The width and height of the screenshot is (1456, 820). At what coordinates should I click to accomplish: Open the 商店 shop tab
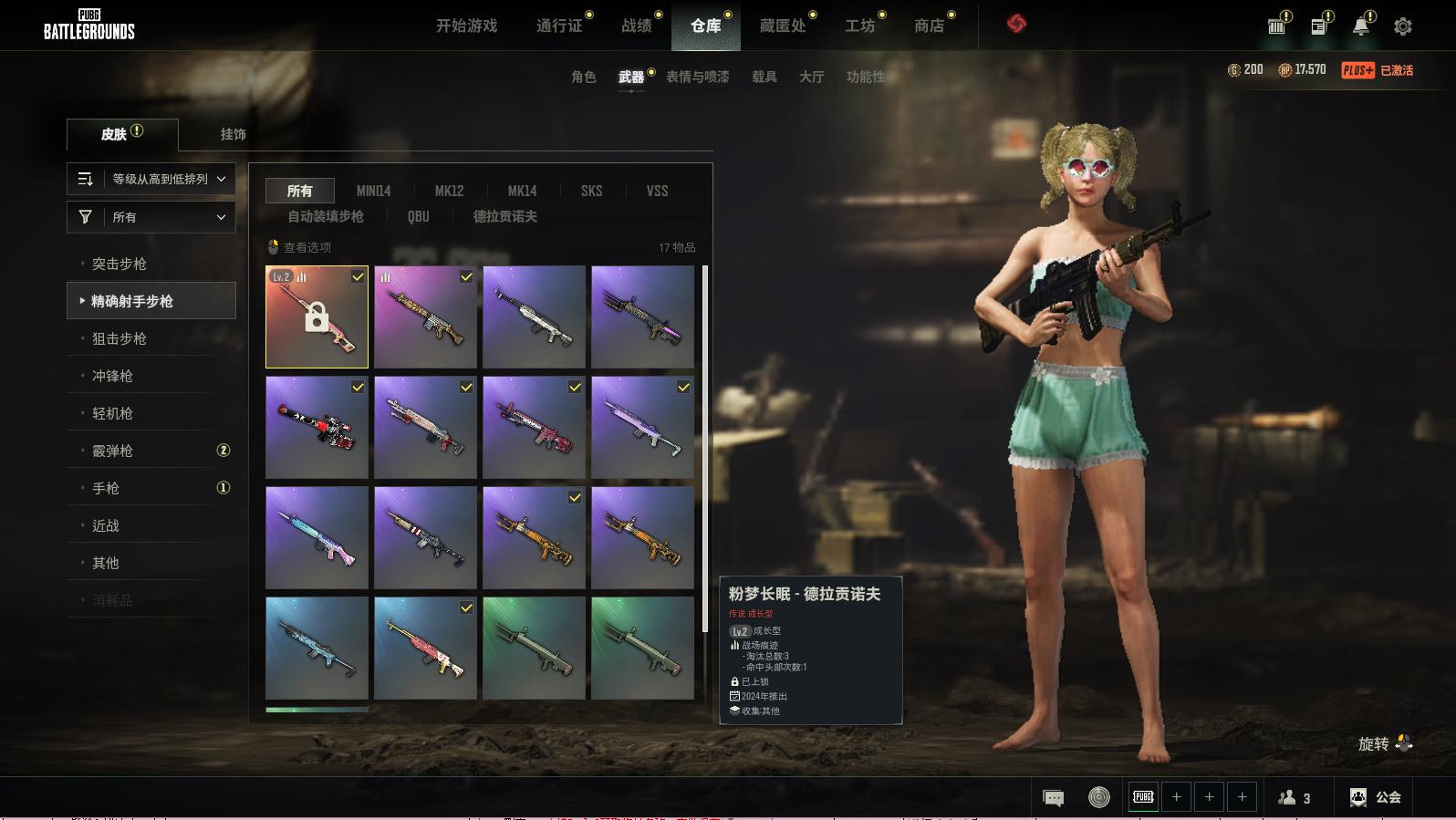(x=929, y=26)
